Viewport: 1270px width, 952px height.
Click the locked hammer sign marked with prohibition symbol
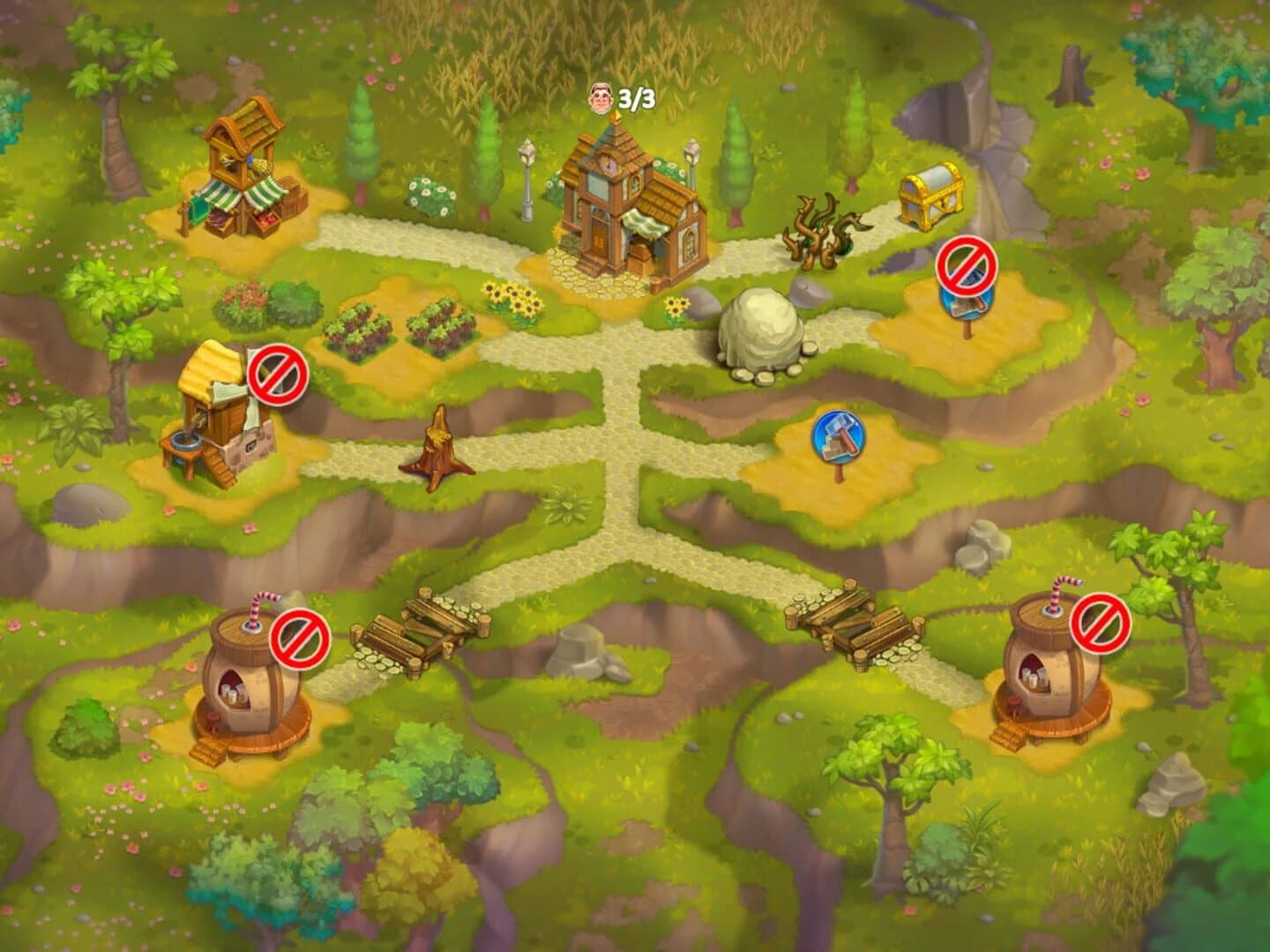pyautogui.click(x=965, y=271)
